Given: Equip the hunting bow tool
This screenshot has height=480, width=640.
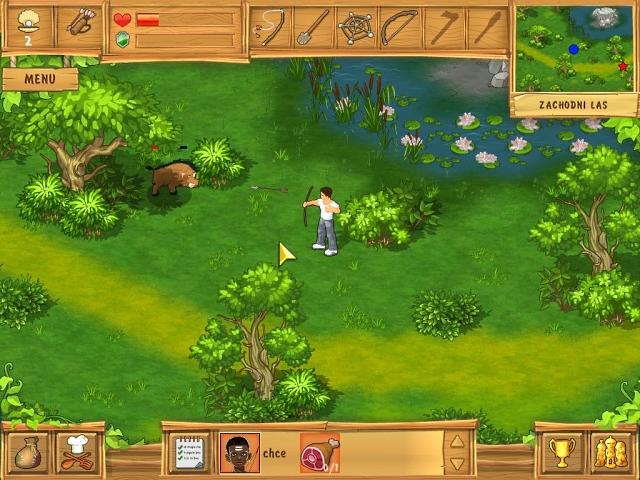Looking at the screenshot, I should click(399, 28).
